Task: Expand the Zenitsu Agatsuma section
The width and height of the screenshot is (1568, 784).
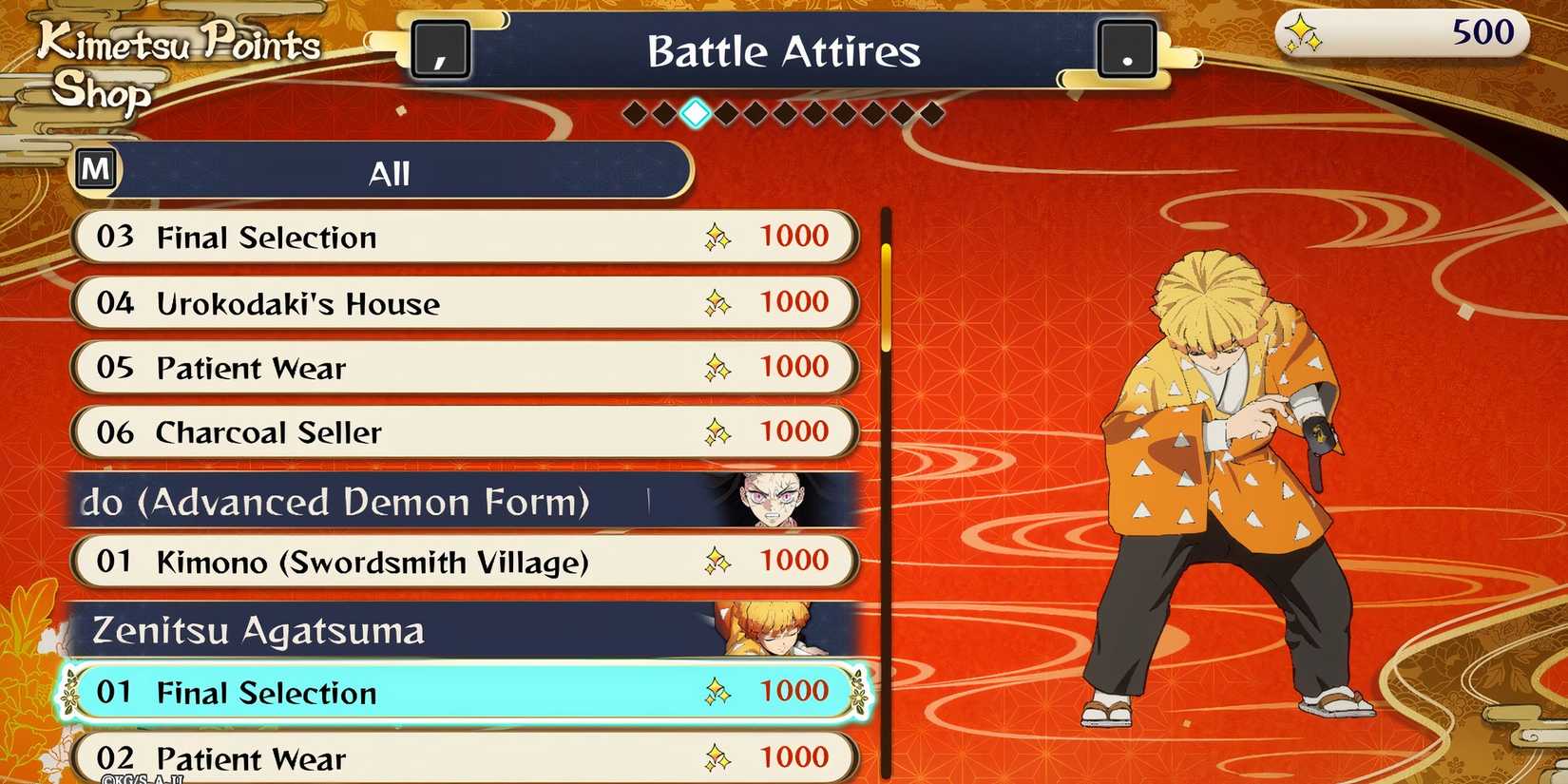Action: (380, 629)
